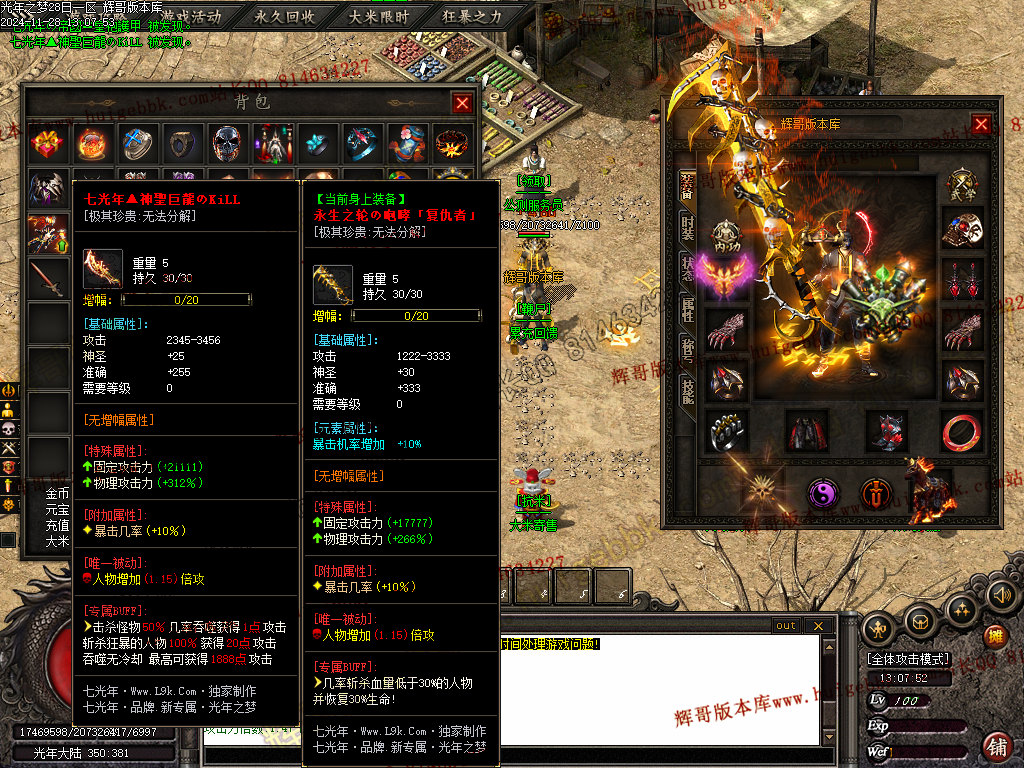Open the character figure HUD button

point(879,628)
